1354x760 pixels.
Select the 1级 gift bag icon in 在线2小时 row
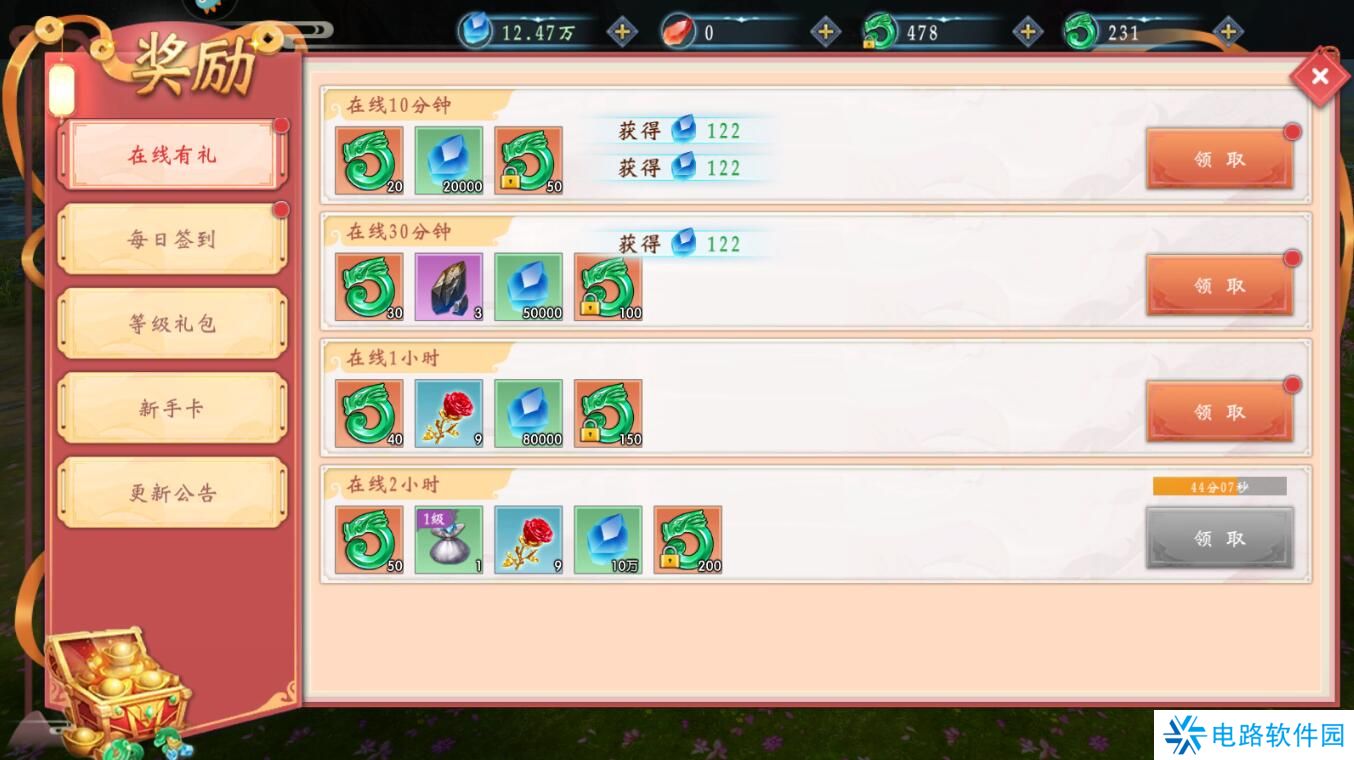[x=449, y=539]
